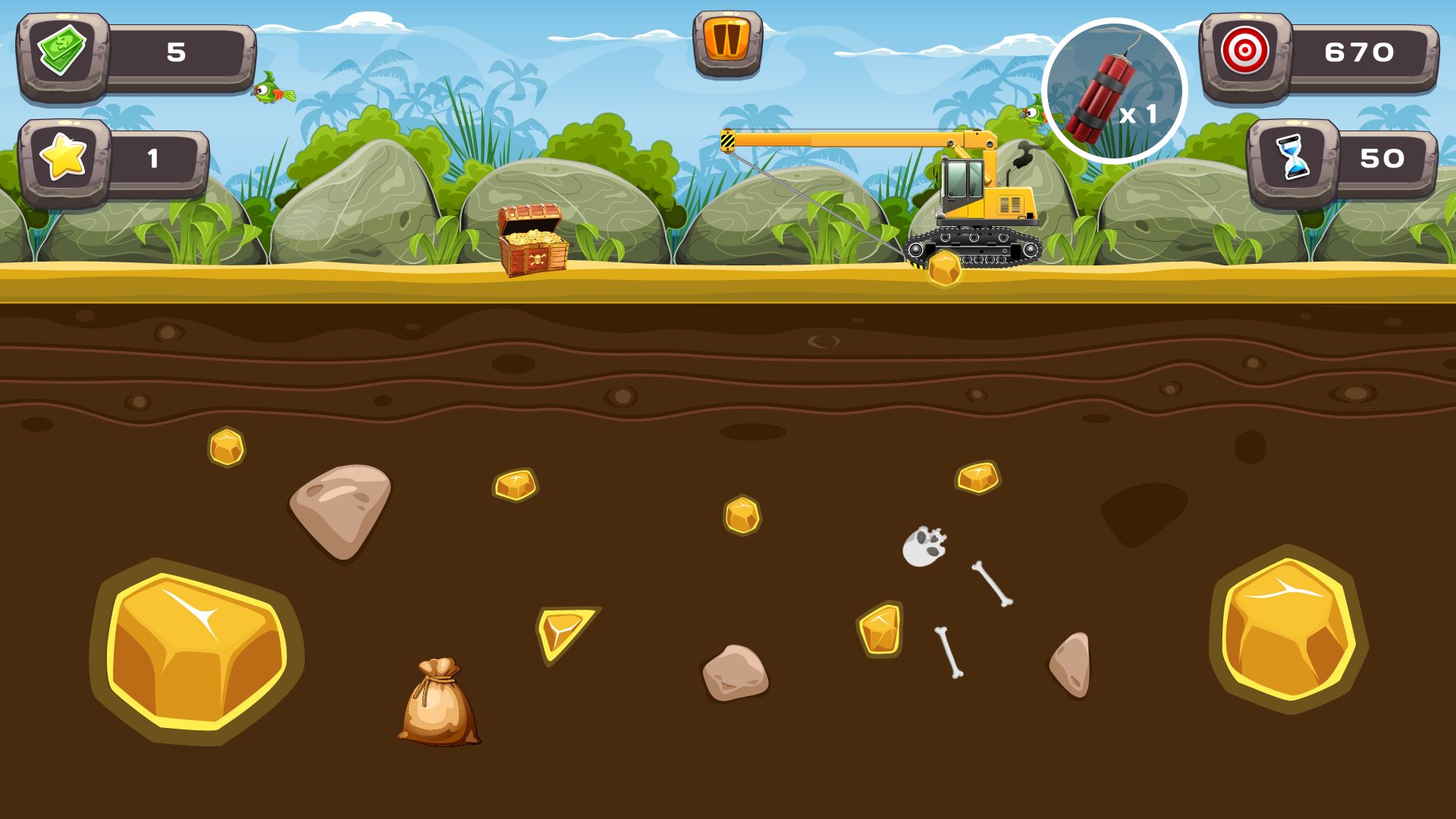The width and height of the screenshot is (1456, 819).
Task: Select the money panel showing 5
Action: [176, 52]
